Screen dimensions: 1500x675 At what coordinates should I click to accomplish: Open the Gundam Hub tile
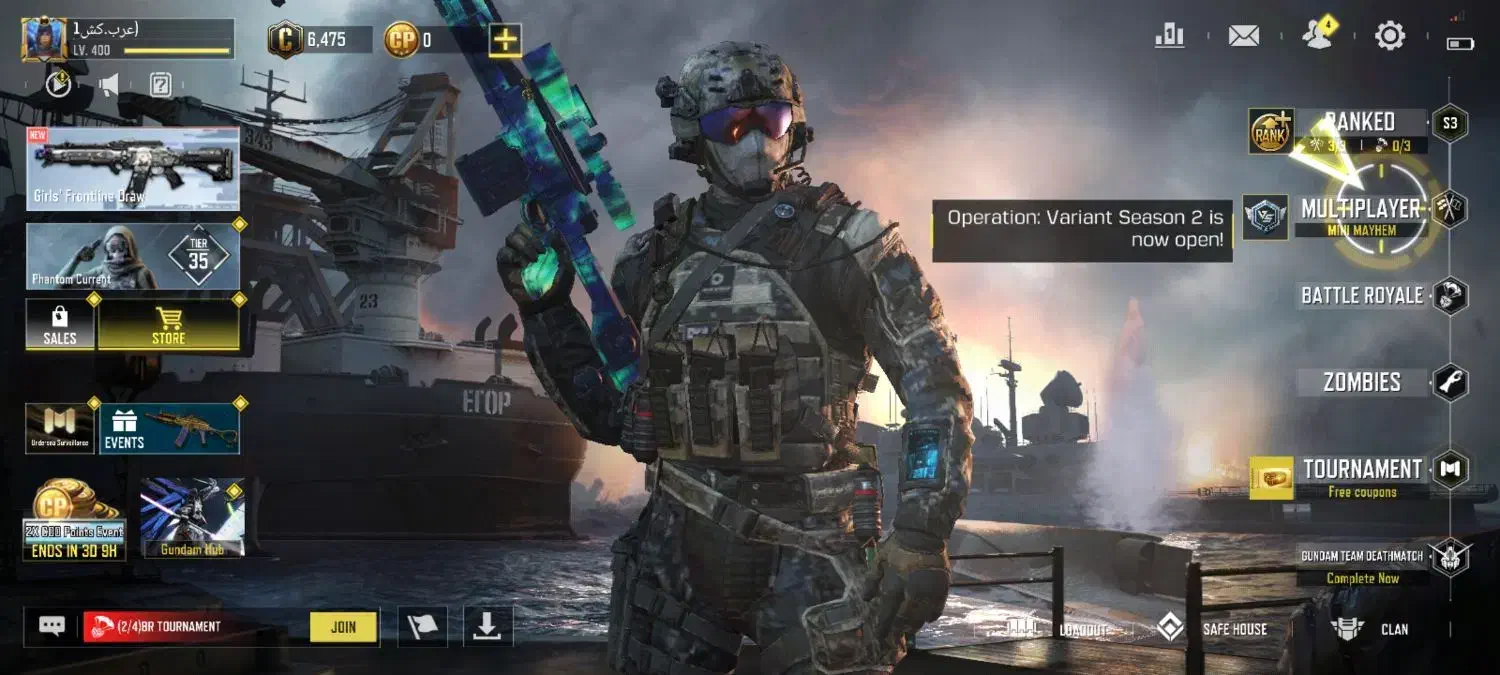pos(192,517)
